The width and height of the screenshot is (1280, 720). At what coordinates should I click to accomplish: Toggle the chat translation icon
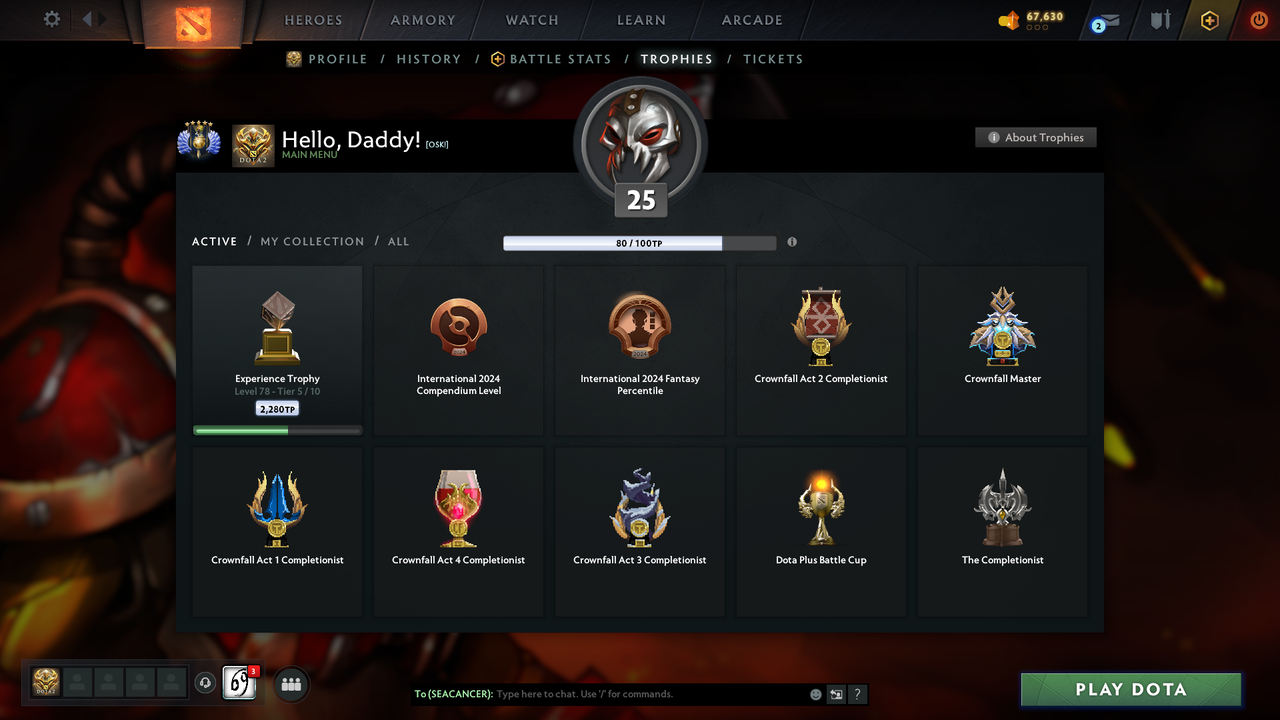[x=836, y=694]
